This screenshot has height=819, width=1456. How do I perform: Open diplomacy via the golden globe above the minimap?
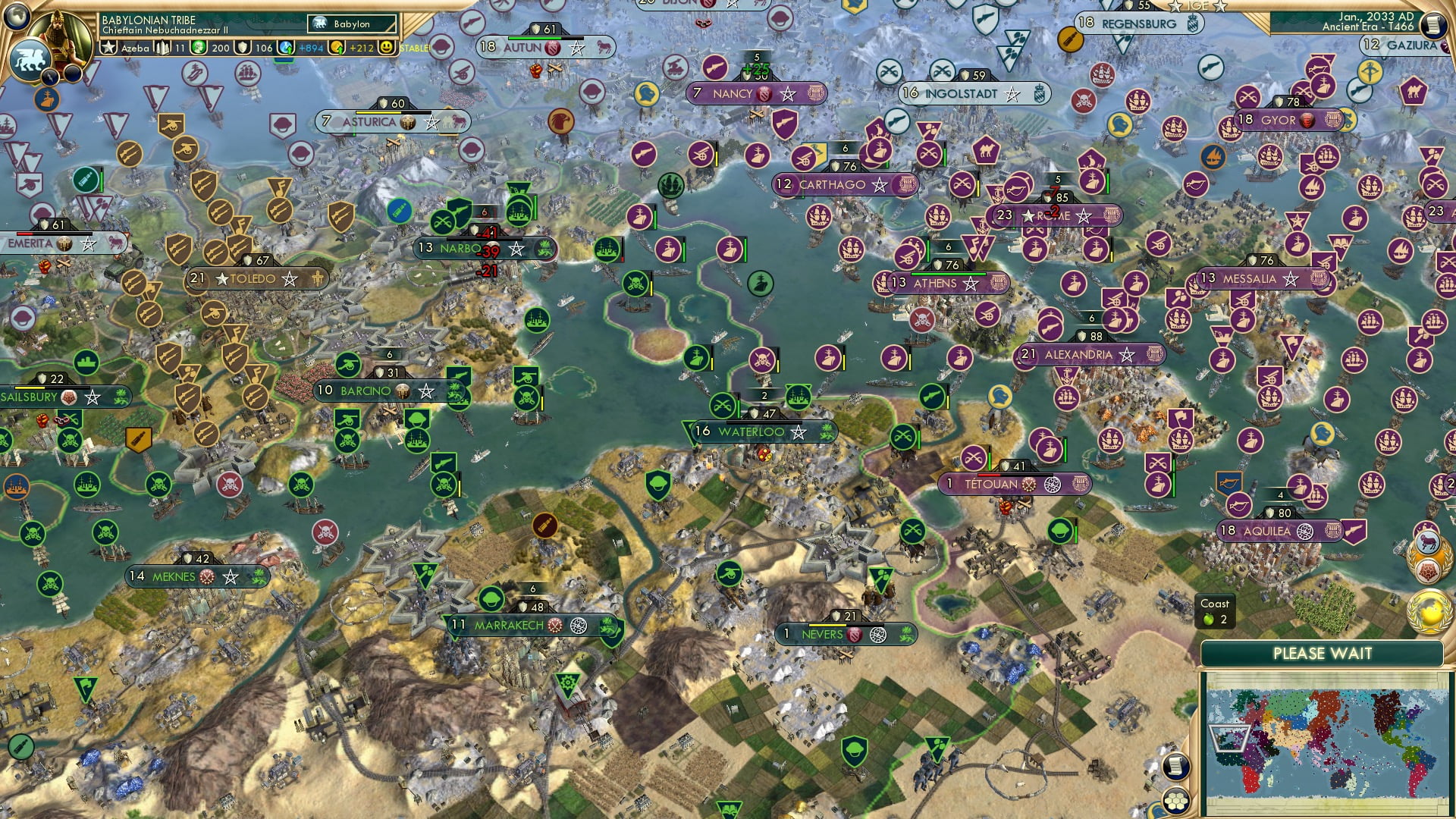pyautogui.click(x=1428, y=610)
